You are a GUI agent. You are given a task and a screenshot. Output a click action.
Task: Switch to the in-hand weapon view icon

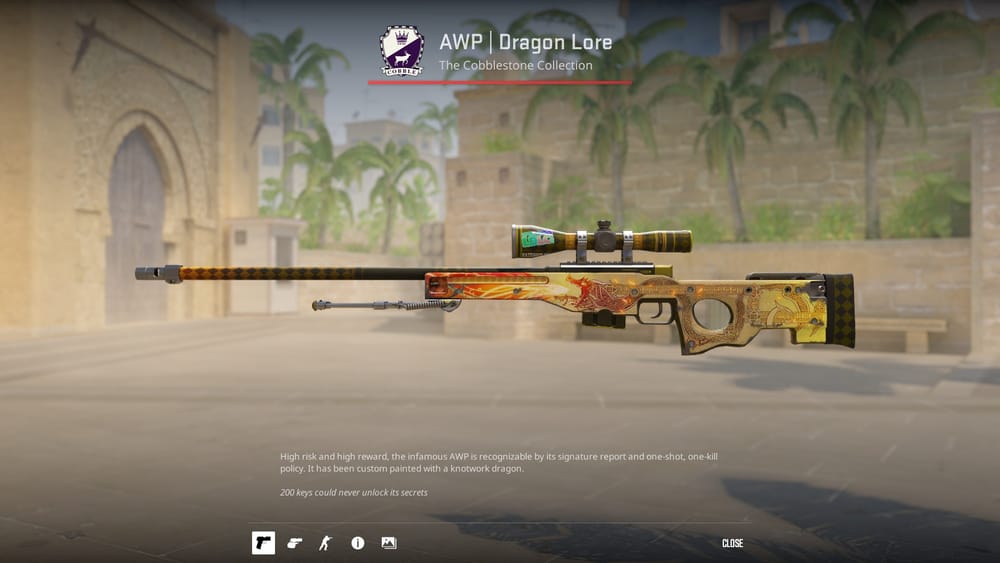click(294, 543)
